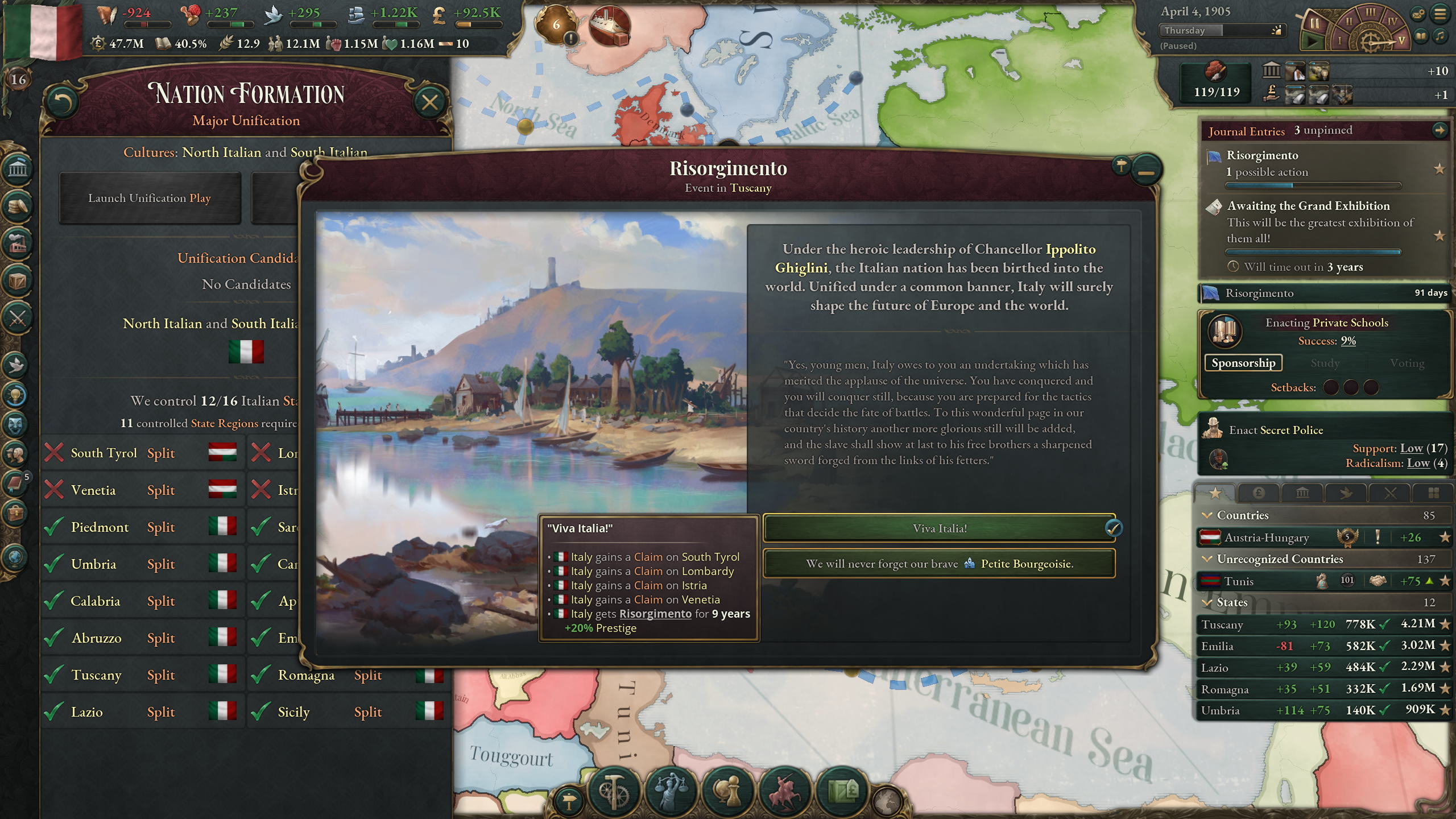
Task: Collapse the Countries outliner section
Action: (x=1206, y=515)
